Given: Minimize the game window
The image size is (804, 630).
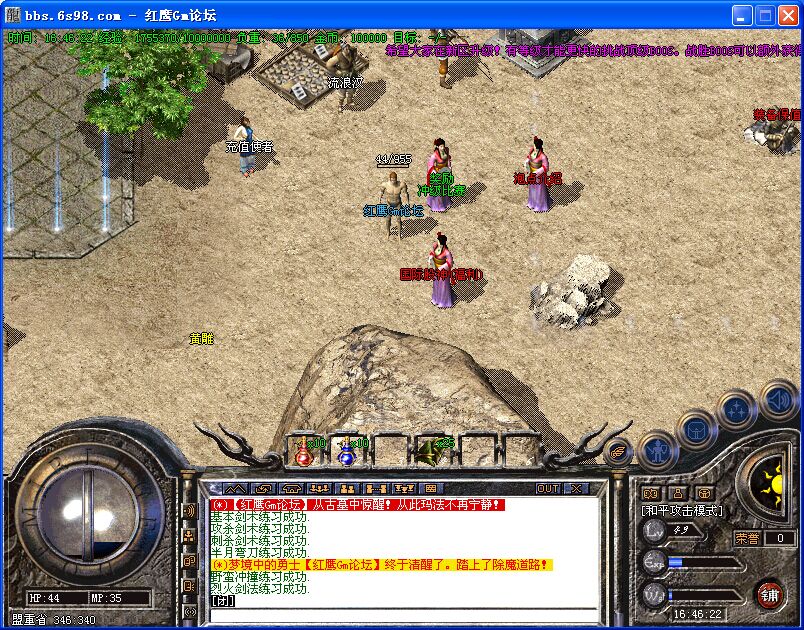Looking at the screenshot, I should click(741, 15).
